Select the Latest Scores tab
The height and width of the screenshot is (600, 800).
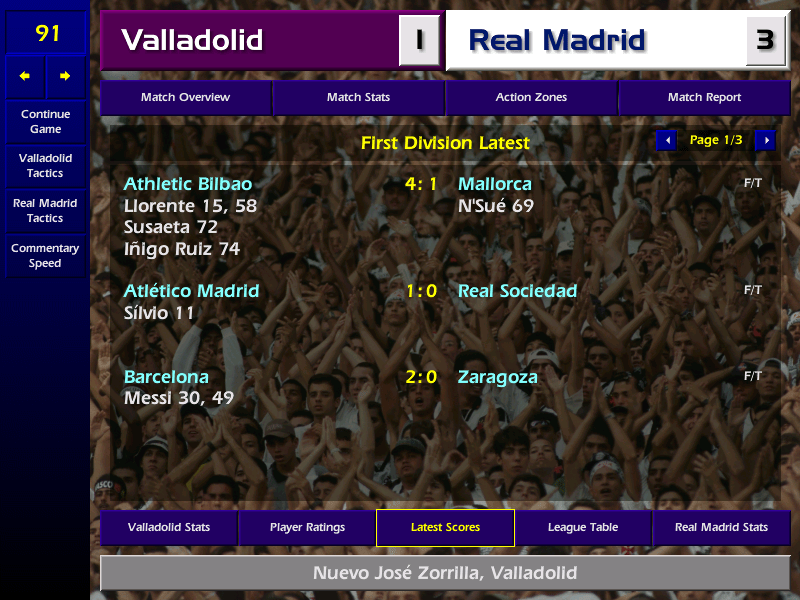(445, 527)
